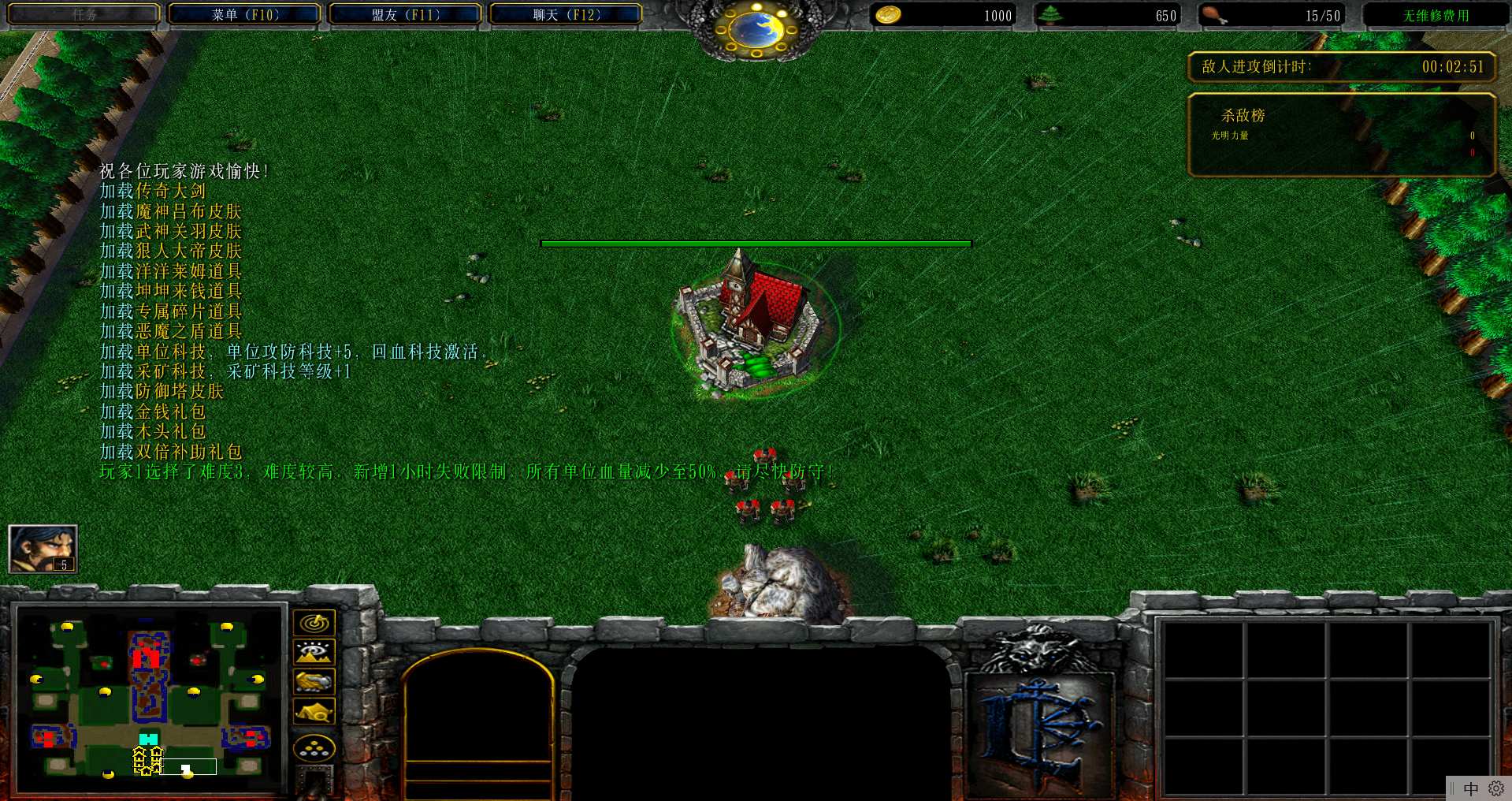Screen dimensions: 1512x801
Task: Click the food supply meat icon
Action: coord(1214,15)
